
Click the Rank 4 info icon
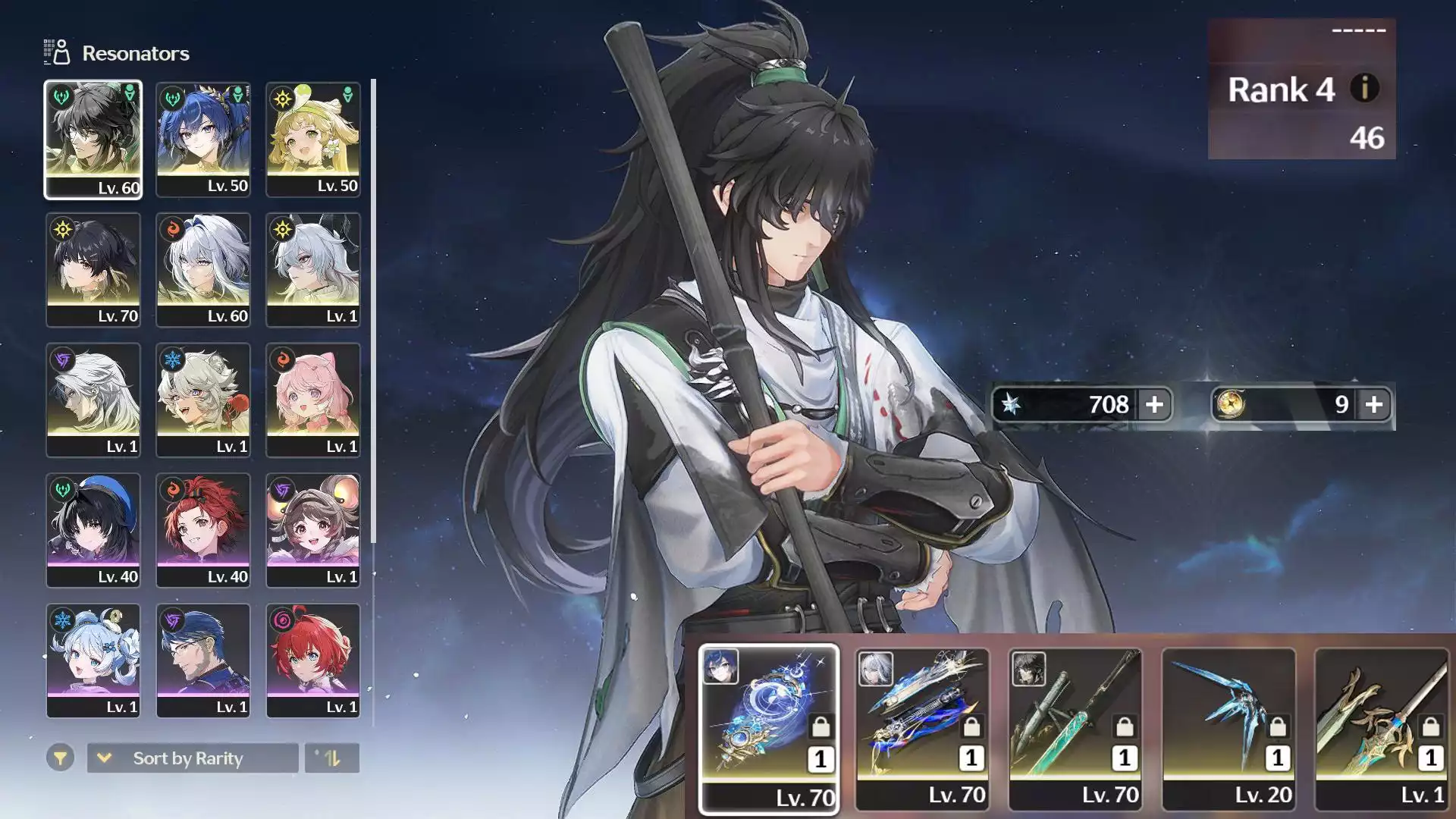coord(1364,89)
